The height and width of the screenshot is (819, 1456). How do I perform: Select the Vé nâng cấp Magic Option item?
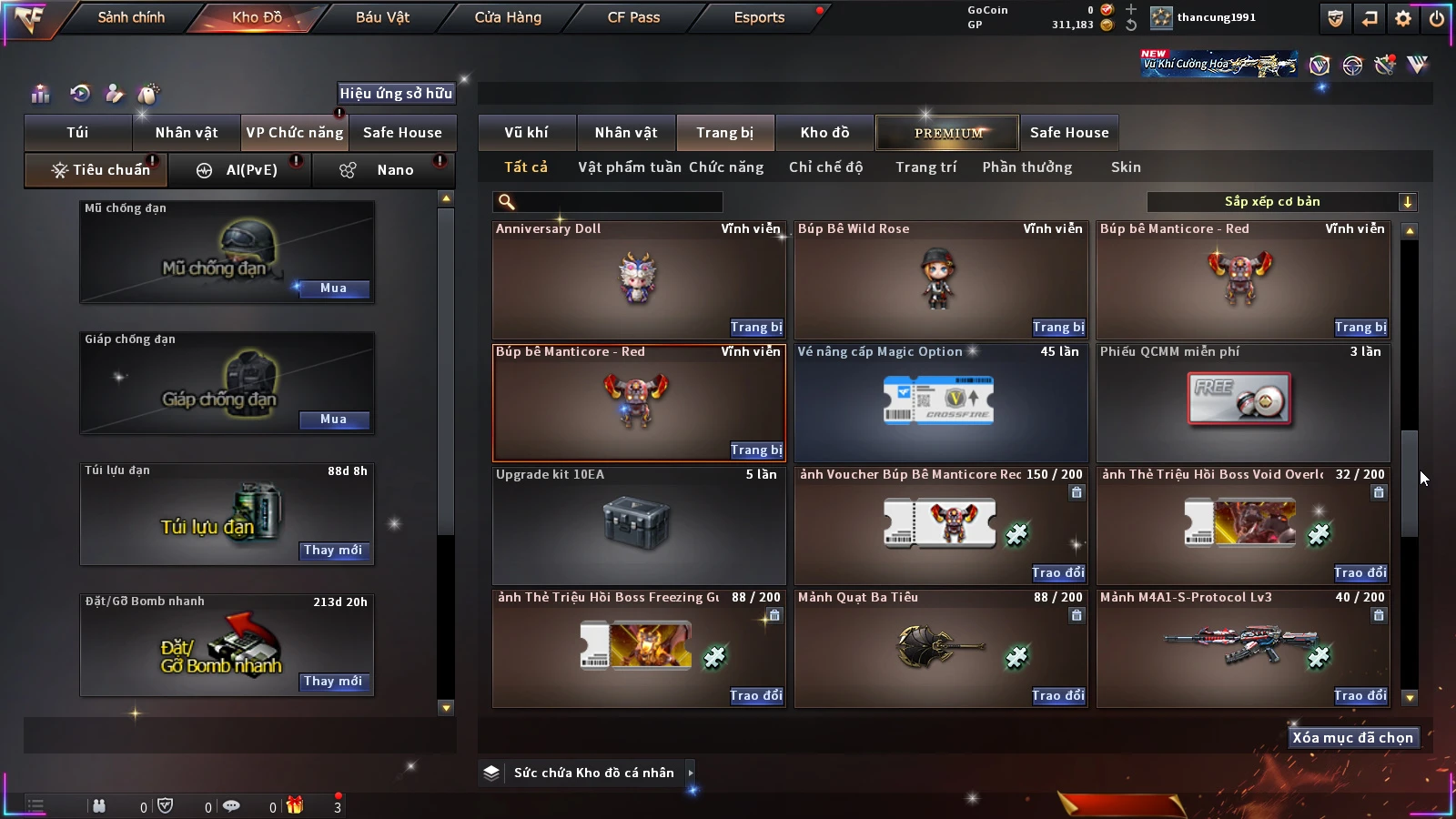[x=941, y=402]
